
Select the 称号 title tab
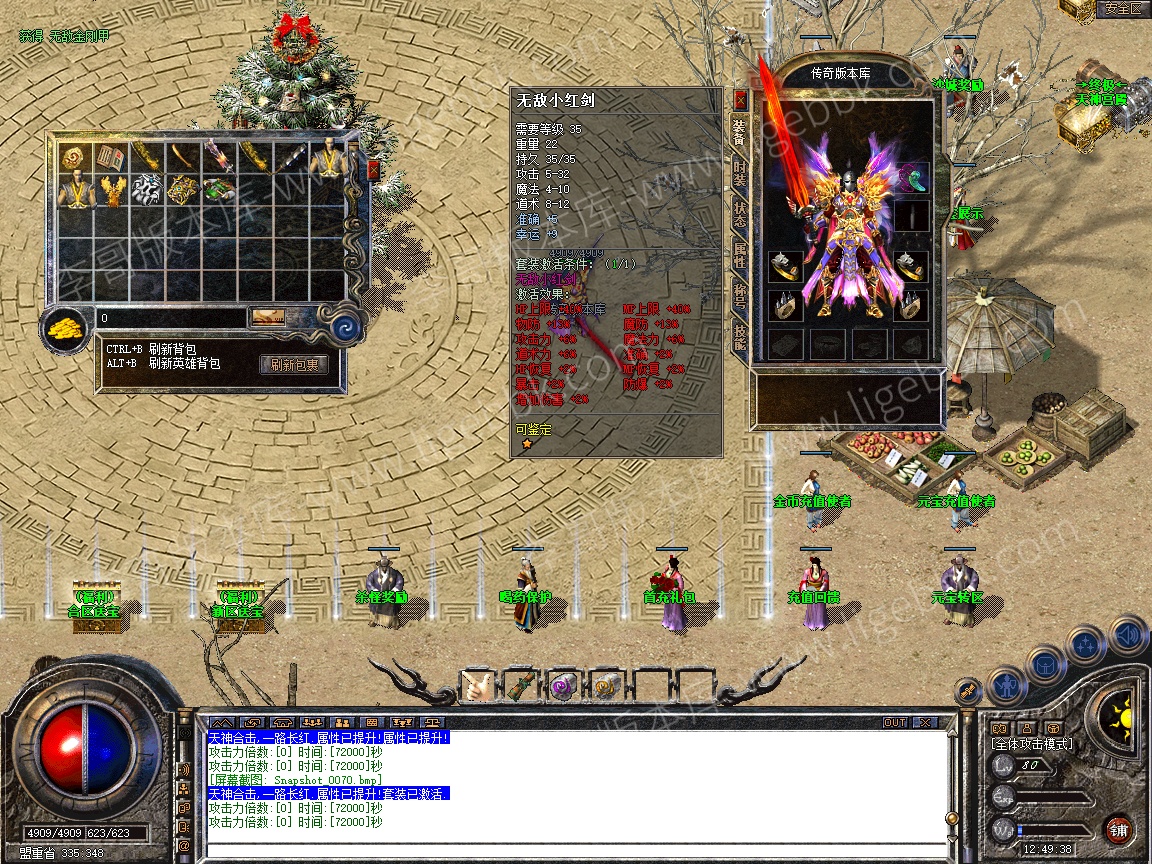click(x=740, y=295)
